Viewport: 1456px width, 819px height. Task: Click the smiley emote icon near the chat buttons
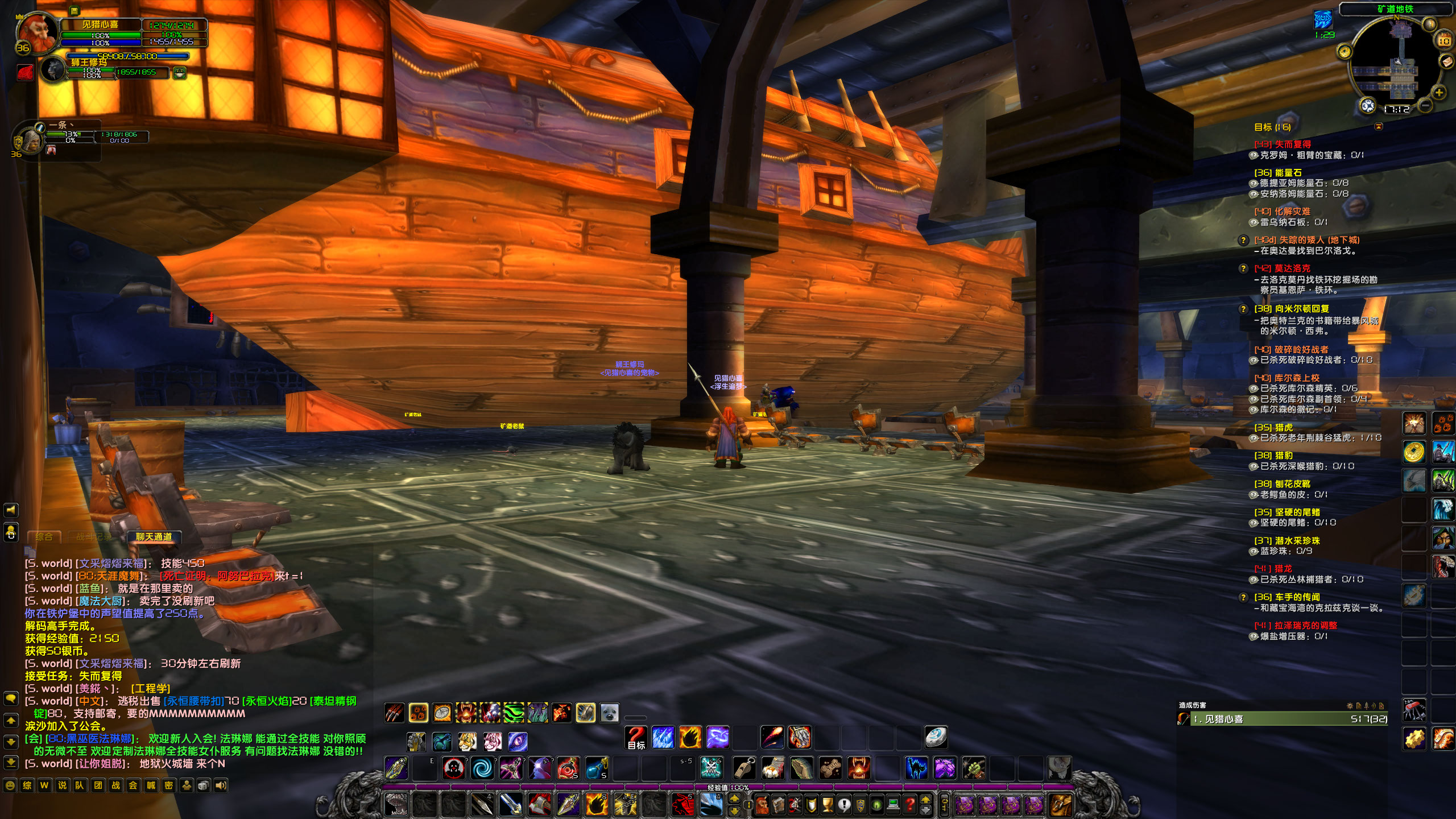point(10,785)
